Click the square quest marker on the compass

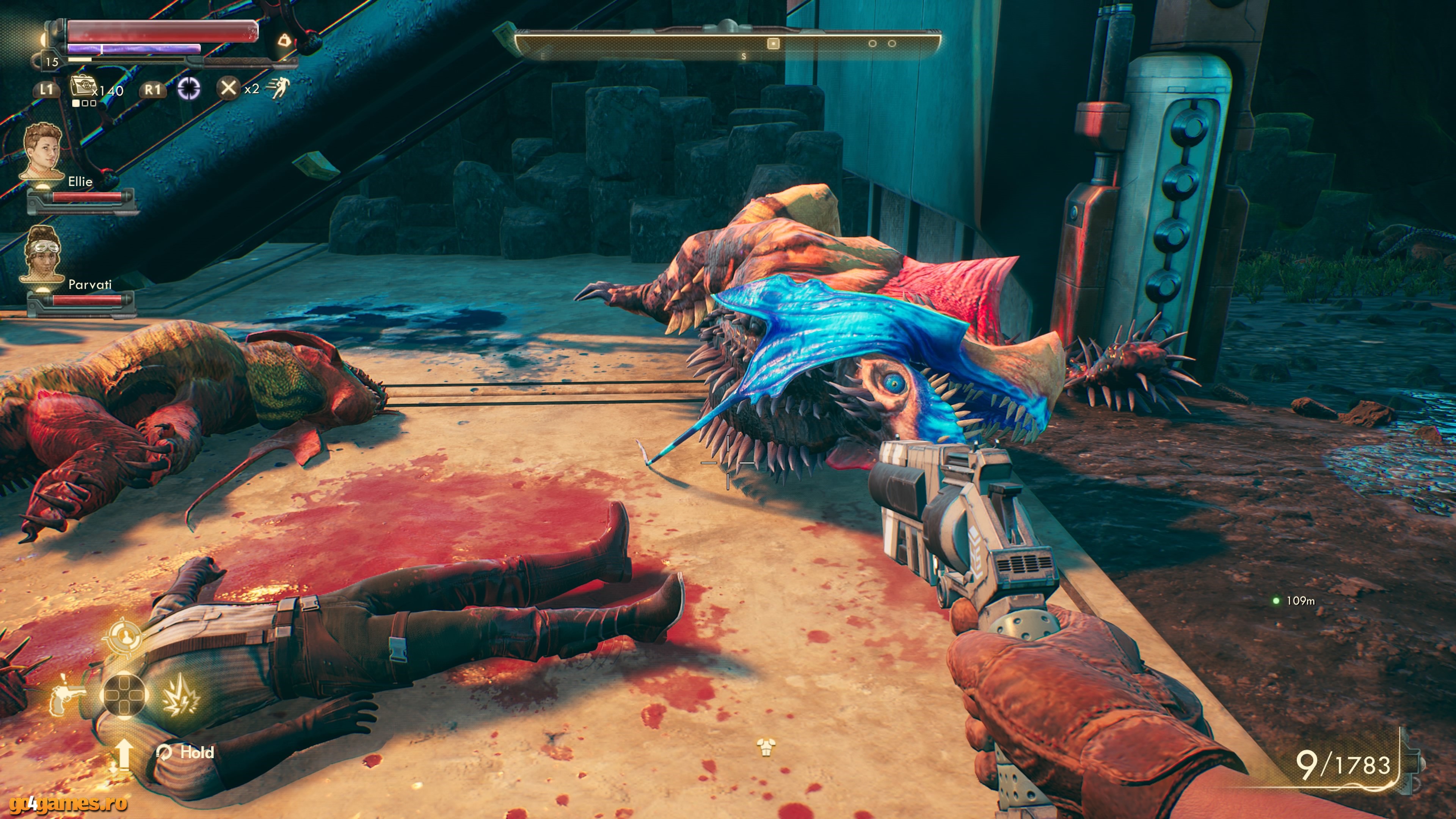[x=773, y=44]
